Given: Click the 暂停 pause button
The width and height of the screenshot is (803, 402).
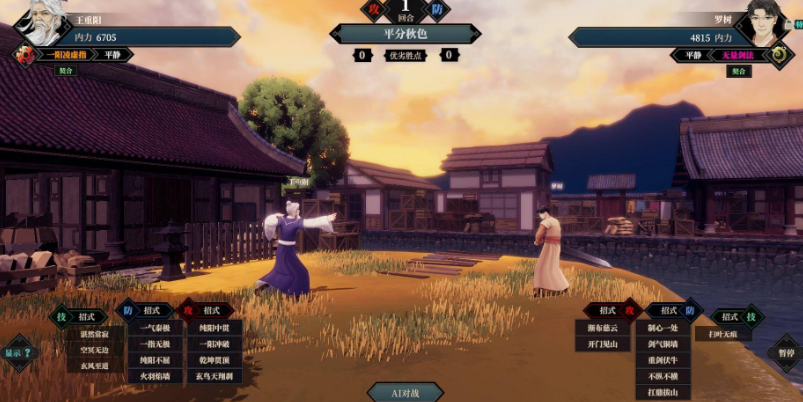Looking at the screenshot, I should (785, 352).
